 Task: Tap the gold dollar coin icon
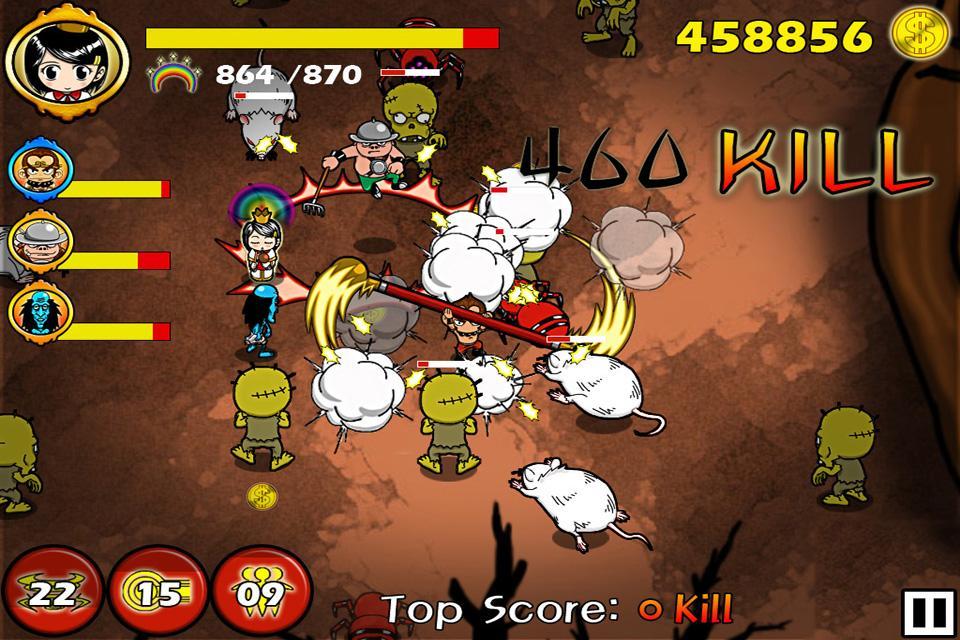click(921, 34)
